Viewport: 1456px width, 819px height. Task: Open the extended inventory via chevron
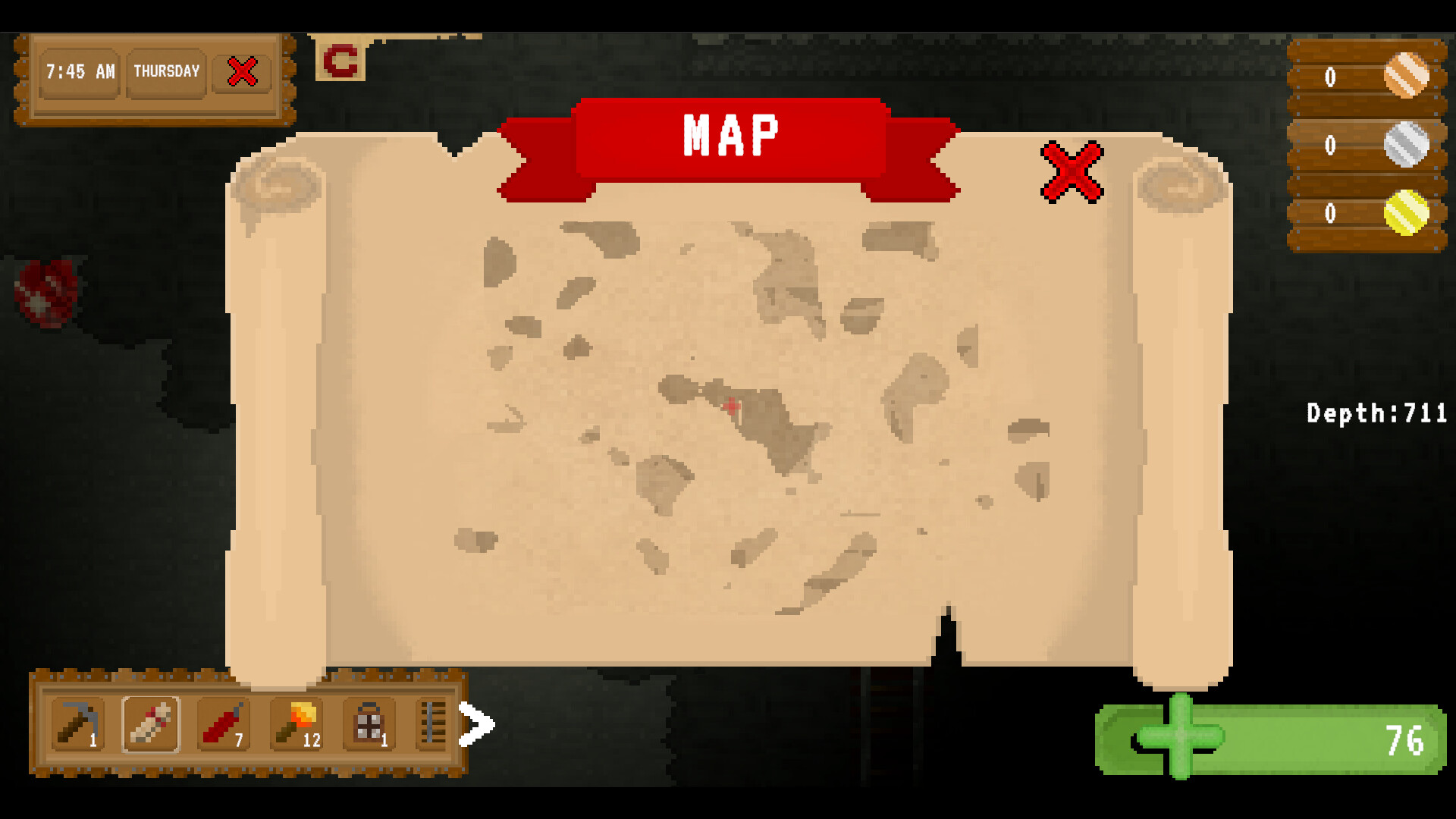click(476, 726)
